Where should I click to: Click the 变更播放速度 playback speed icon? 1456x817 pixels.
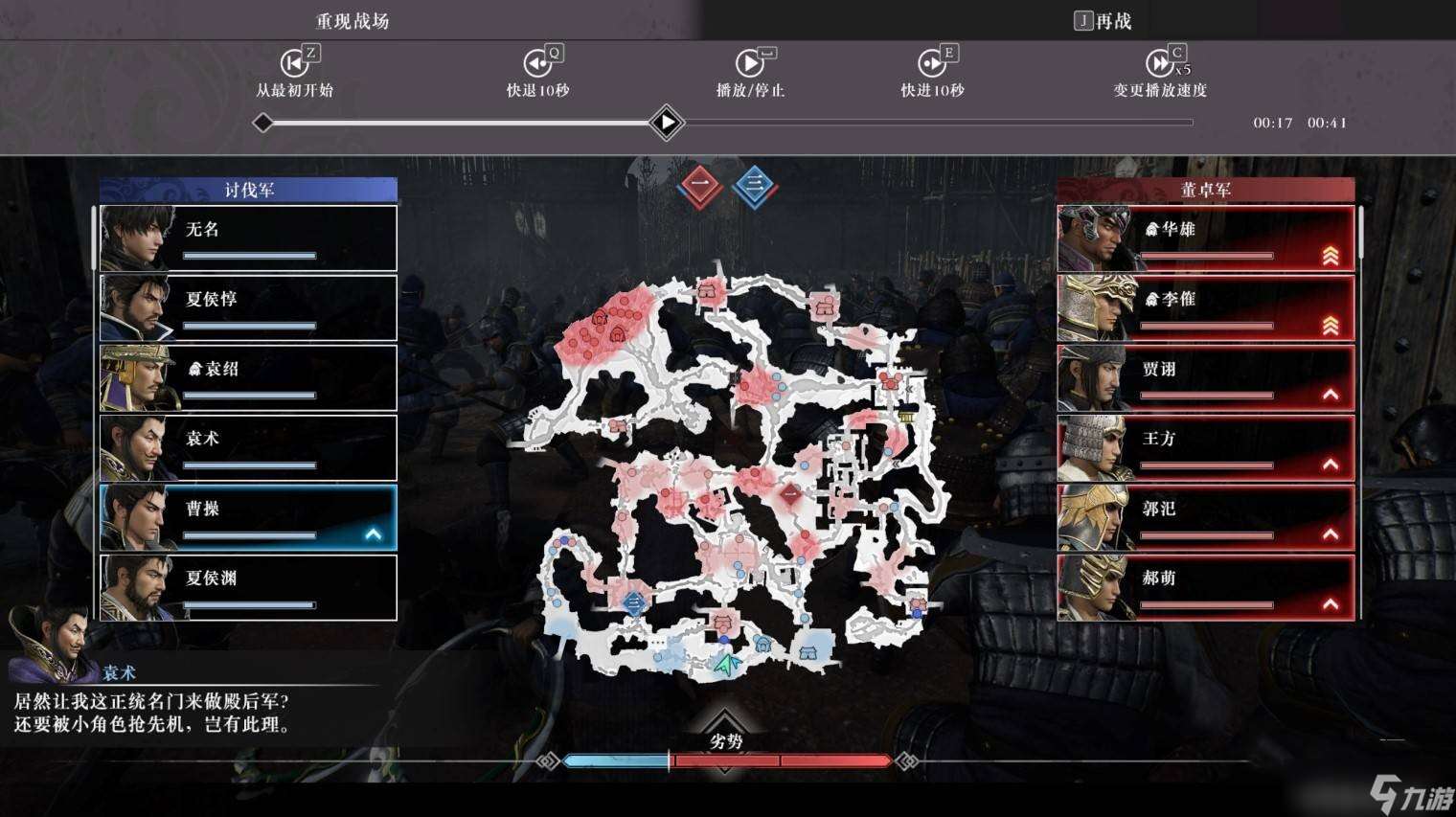pos(1161,62)
